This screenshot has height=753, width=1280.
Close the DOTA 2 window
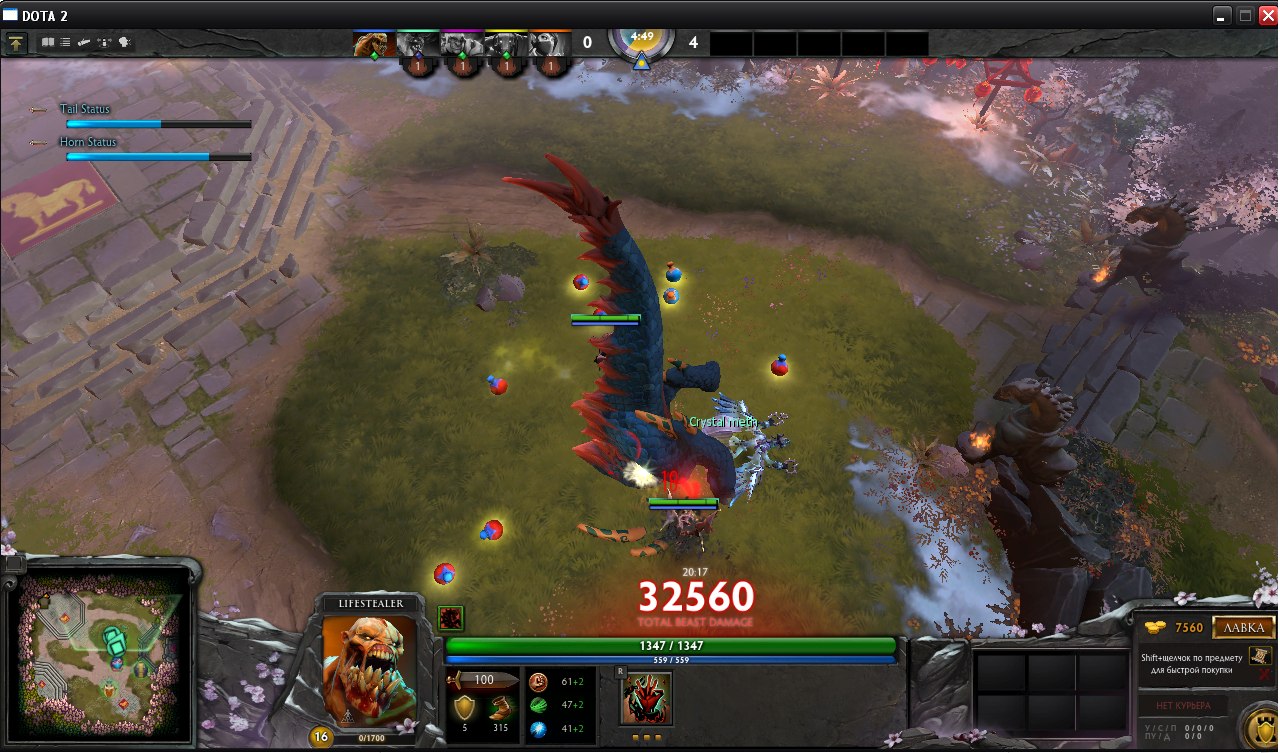[1266, 15]
